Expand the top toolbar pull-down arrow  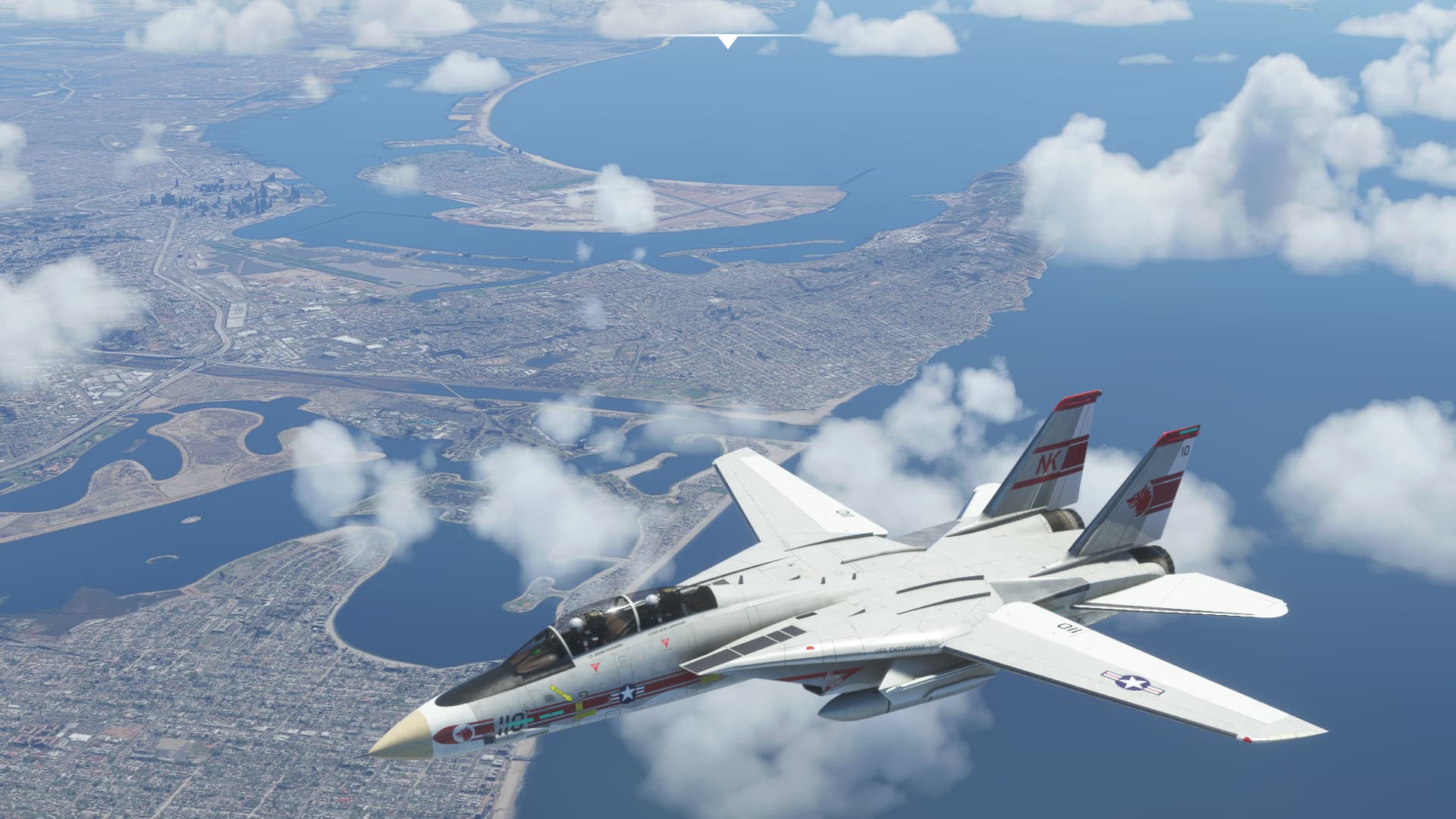tap(728, 41)
